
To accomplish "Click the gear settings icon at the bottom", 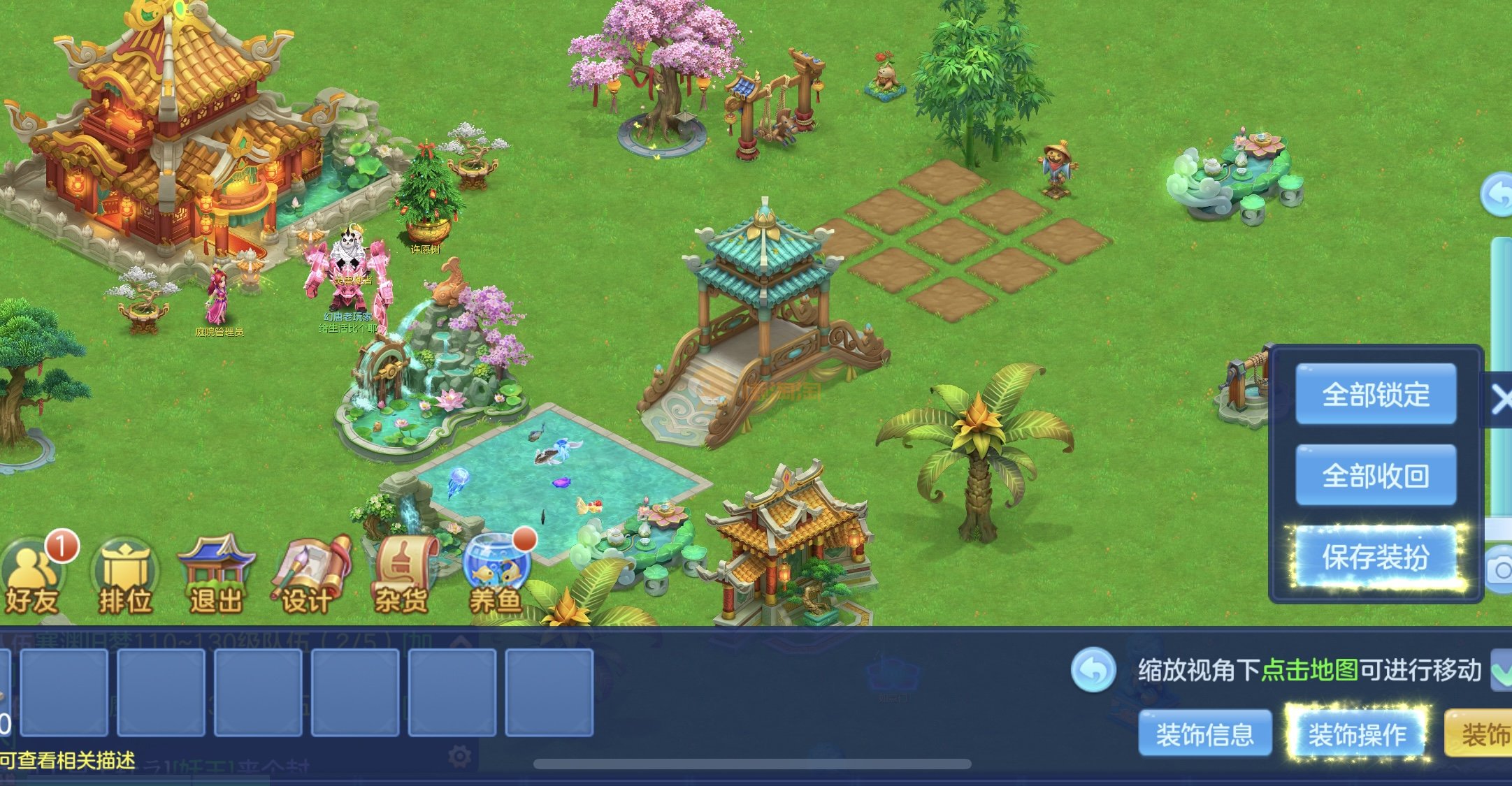I will point(459,757).
